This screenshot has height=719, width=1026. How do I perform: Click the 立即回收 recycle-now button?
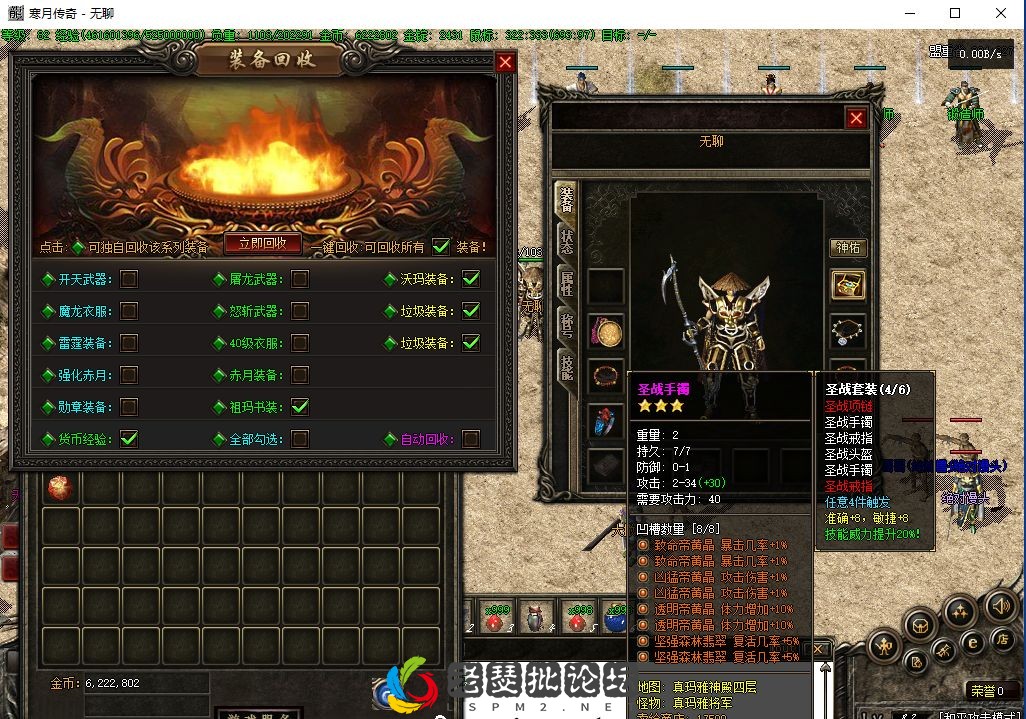click(263, 243)
